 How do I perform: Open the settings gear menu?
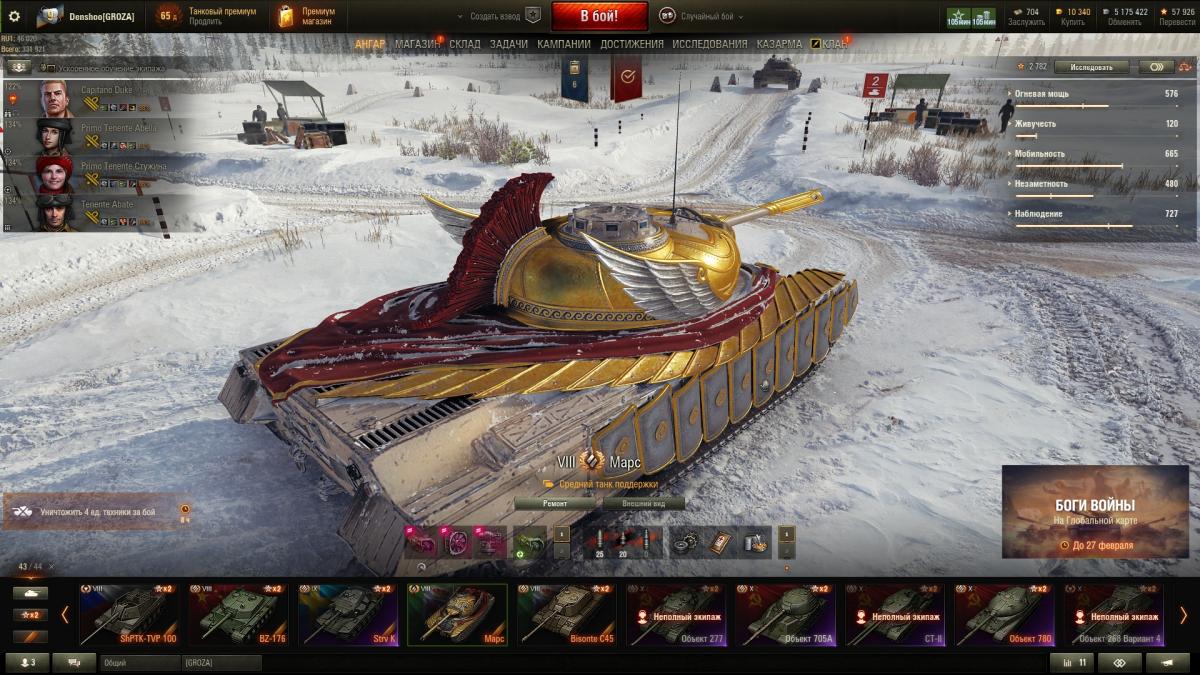pyautogui.click(x=14, y=16)
